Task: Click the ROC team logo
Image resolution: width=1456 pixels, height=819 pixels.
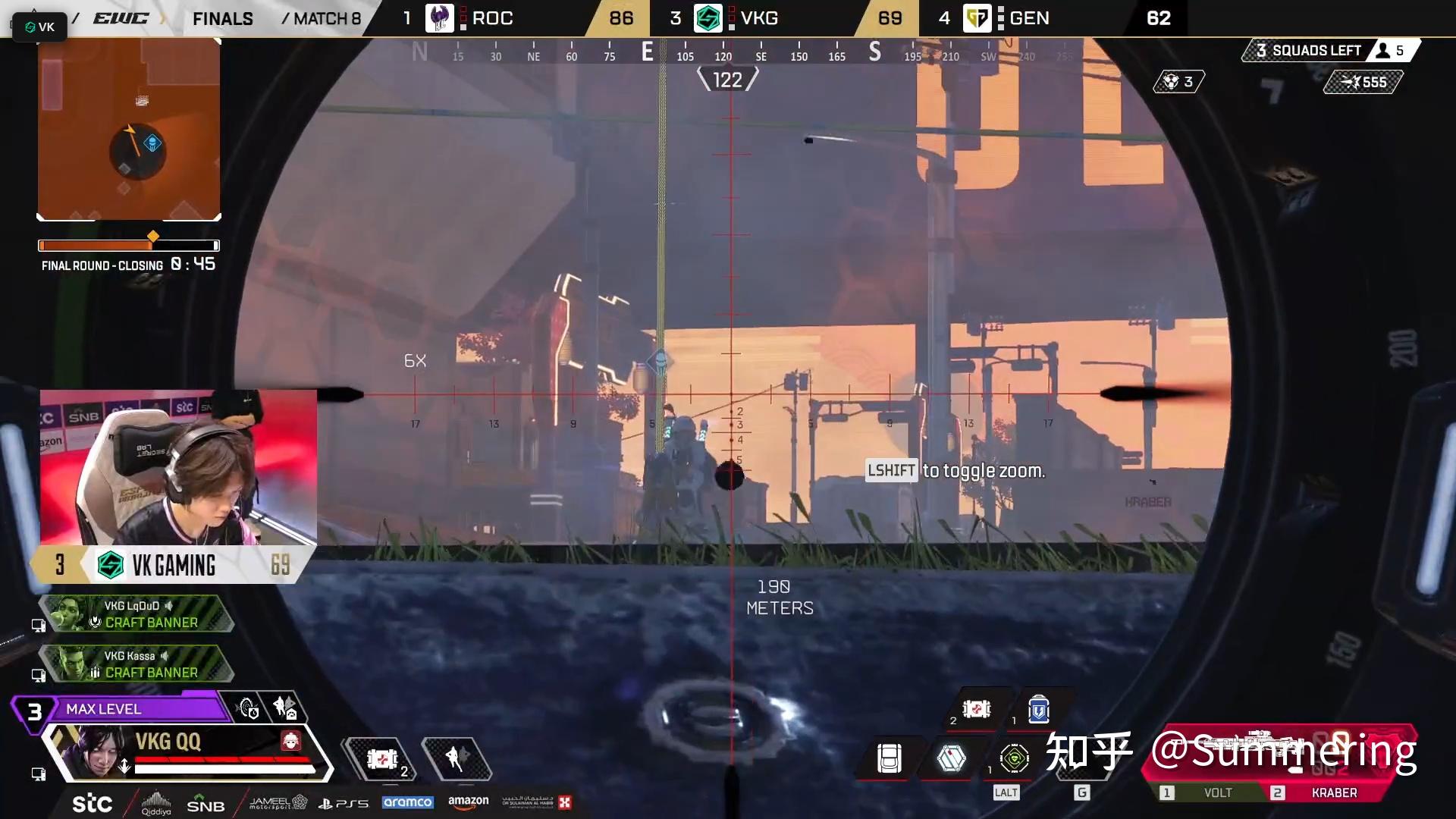Action: click(440, 18)
